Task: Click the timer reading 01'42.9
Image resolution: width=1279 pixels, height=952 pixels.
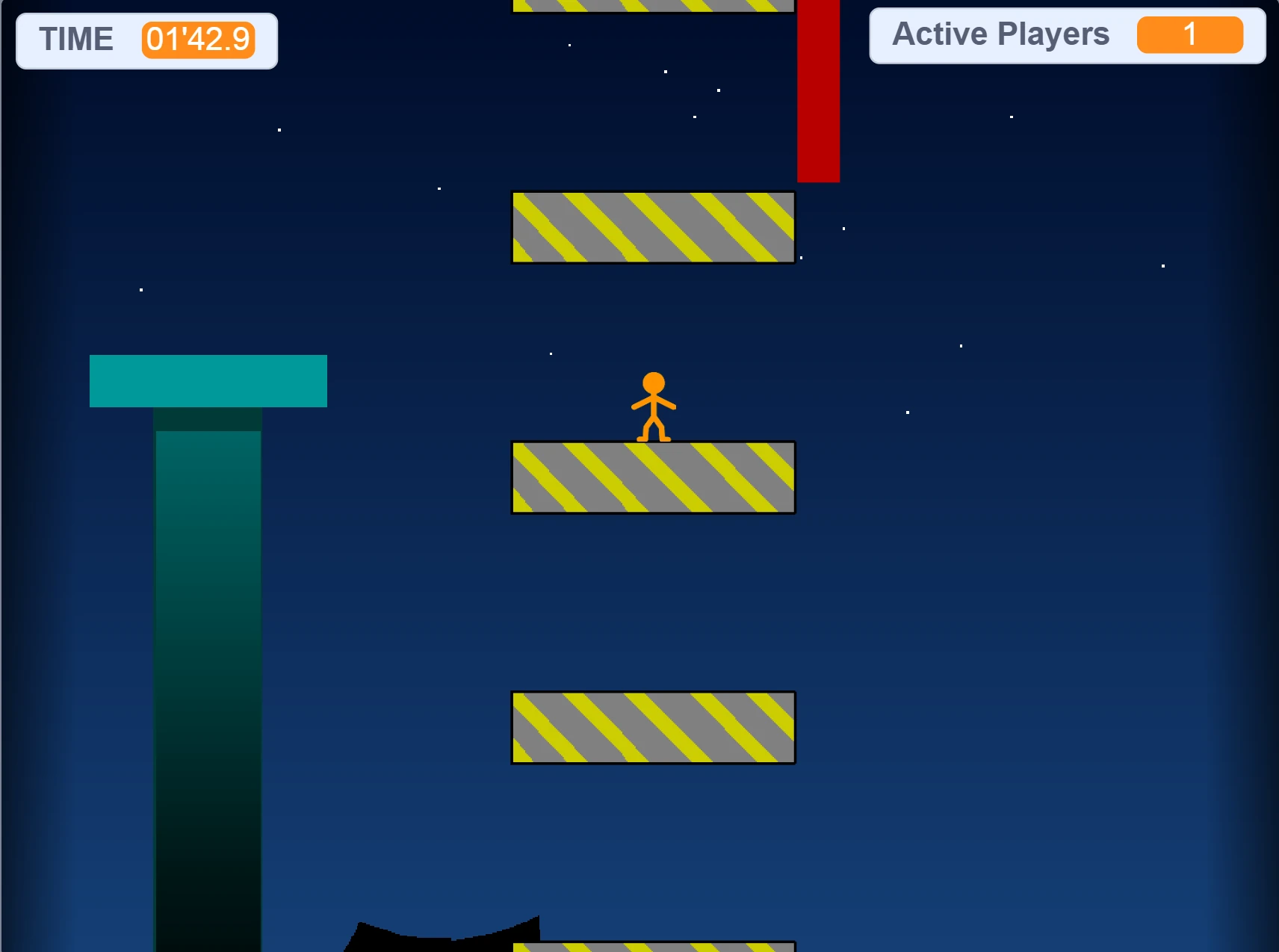Action: (x=197, y=40)
